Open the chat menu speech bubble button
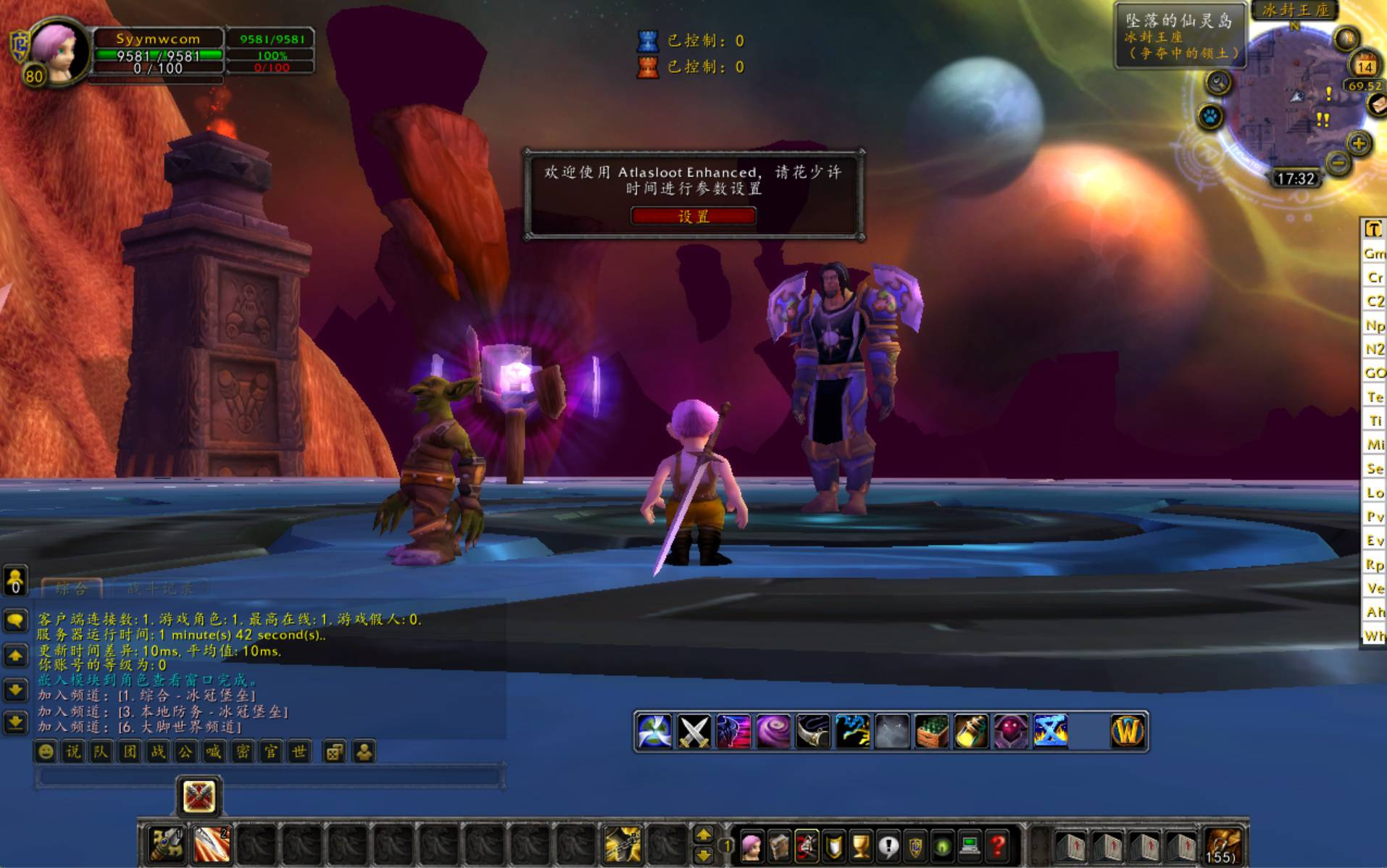 click(15, 620)
